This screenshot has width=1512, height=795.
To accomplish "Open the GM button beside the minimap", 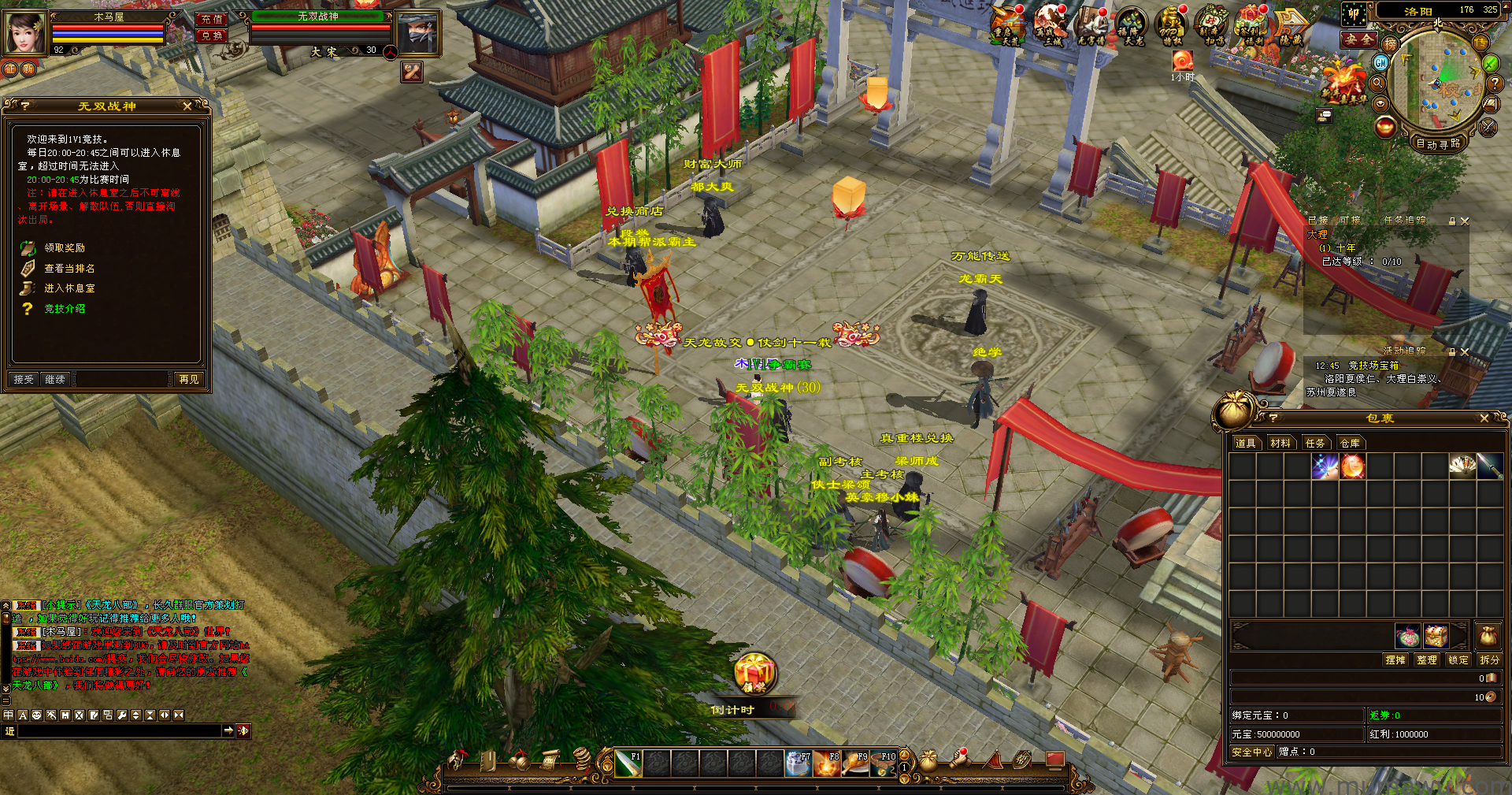I will tap(1381, 62).
